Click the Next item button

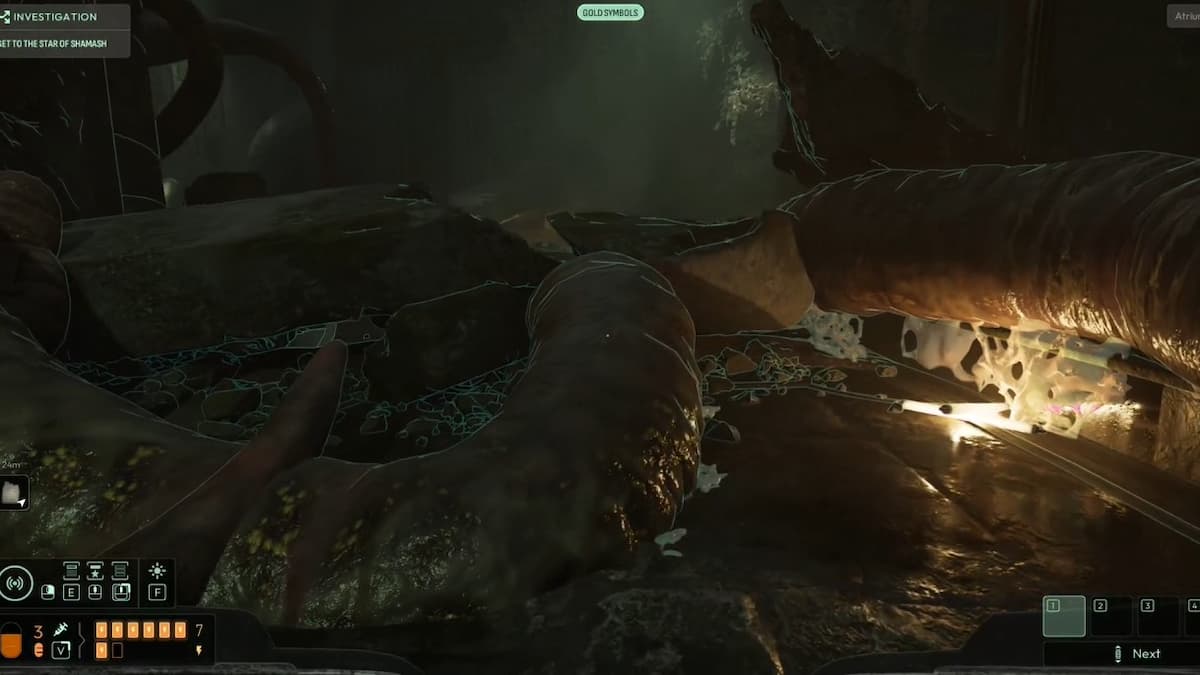point(1137,654)
